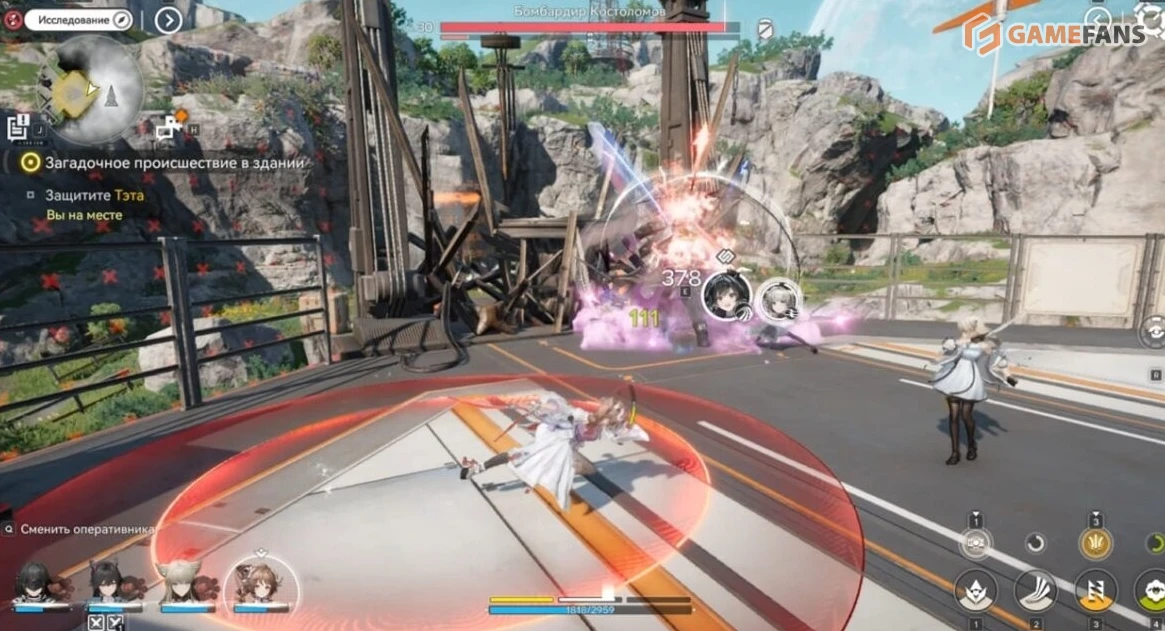Viewport: 1165px width, 631px height.
Task: Open the circular minimap
Action: [x=90, y=90]
